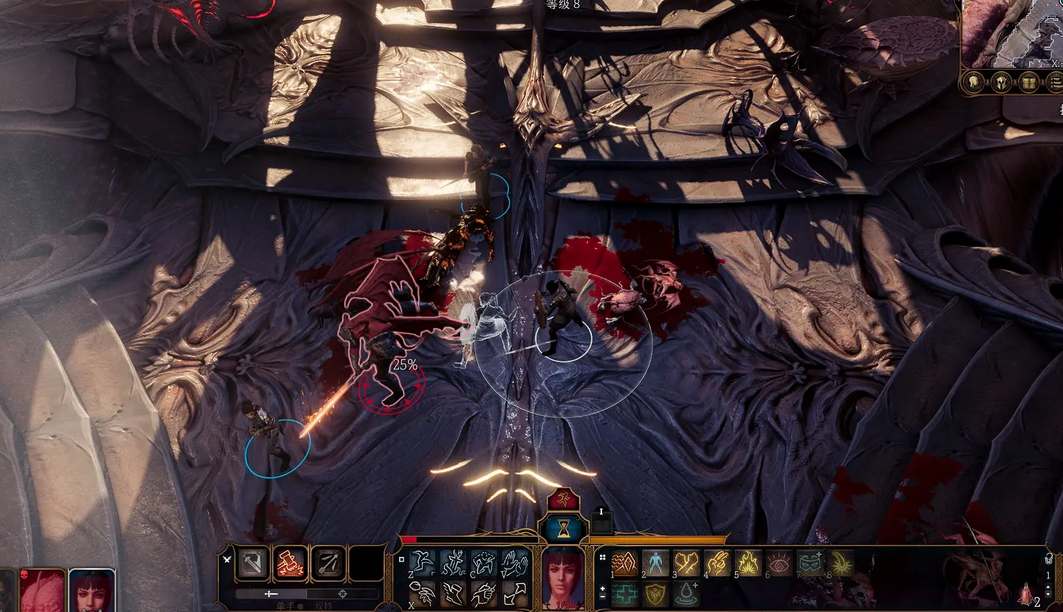Activate the red eye ability
The image size is (1063, 612).
coord(779,564)
